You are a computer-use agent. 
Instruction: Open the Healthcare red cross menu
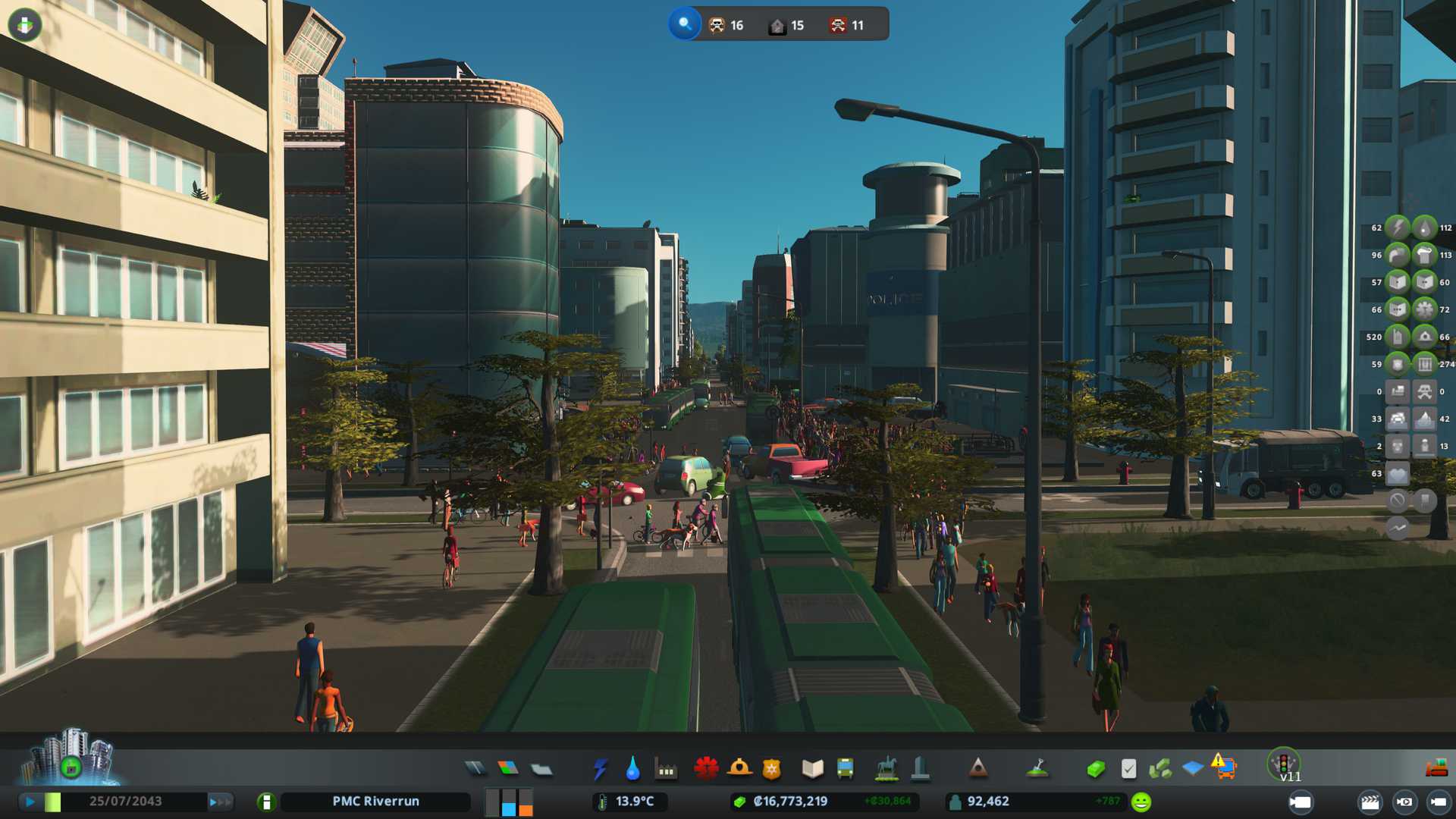pyautogui.click(x=706, y=769)
